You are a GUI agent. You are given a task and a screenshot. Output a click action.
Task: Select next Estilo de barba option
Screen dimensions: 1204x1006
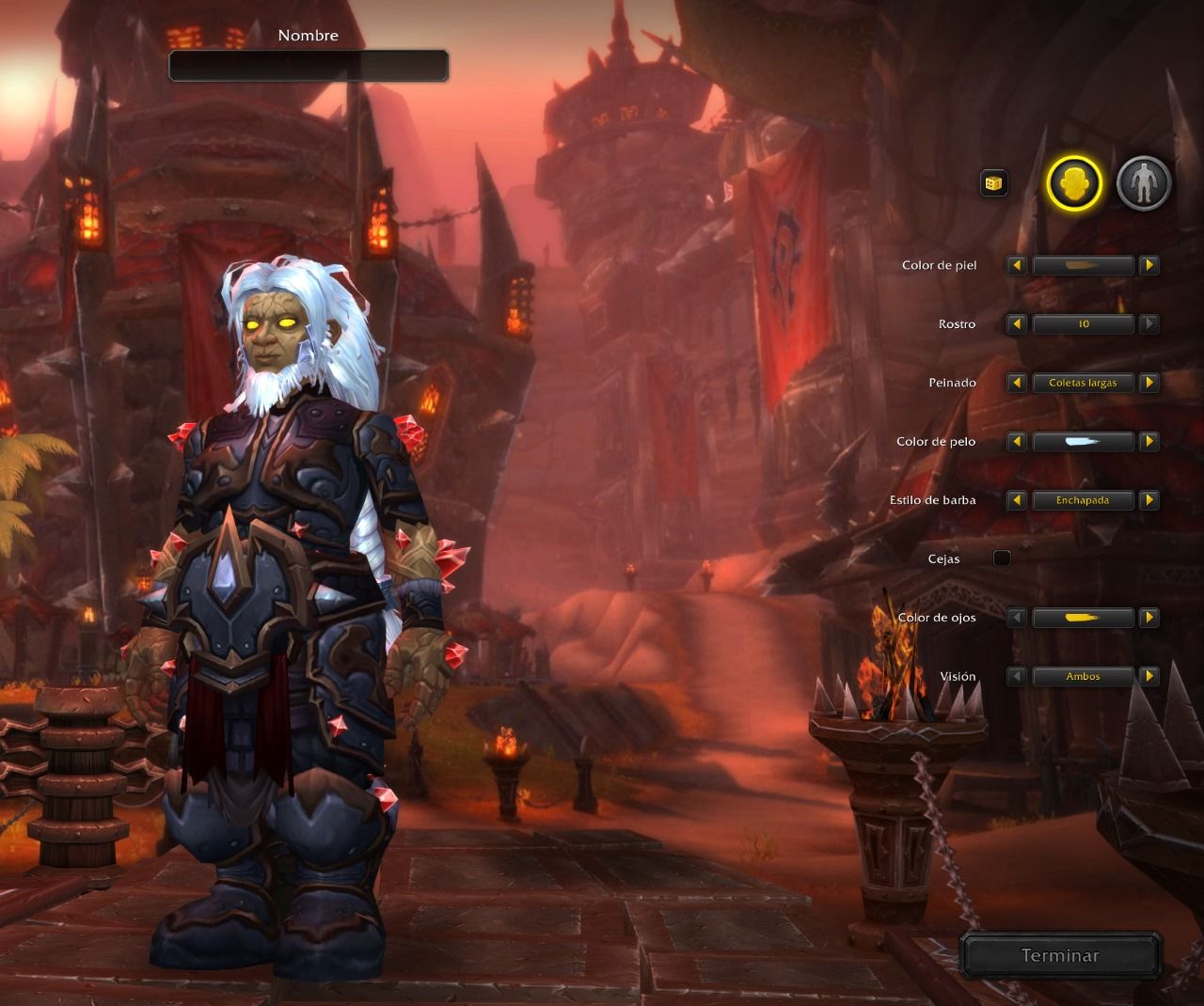[1149, 500]
